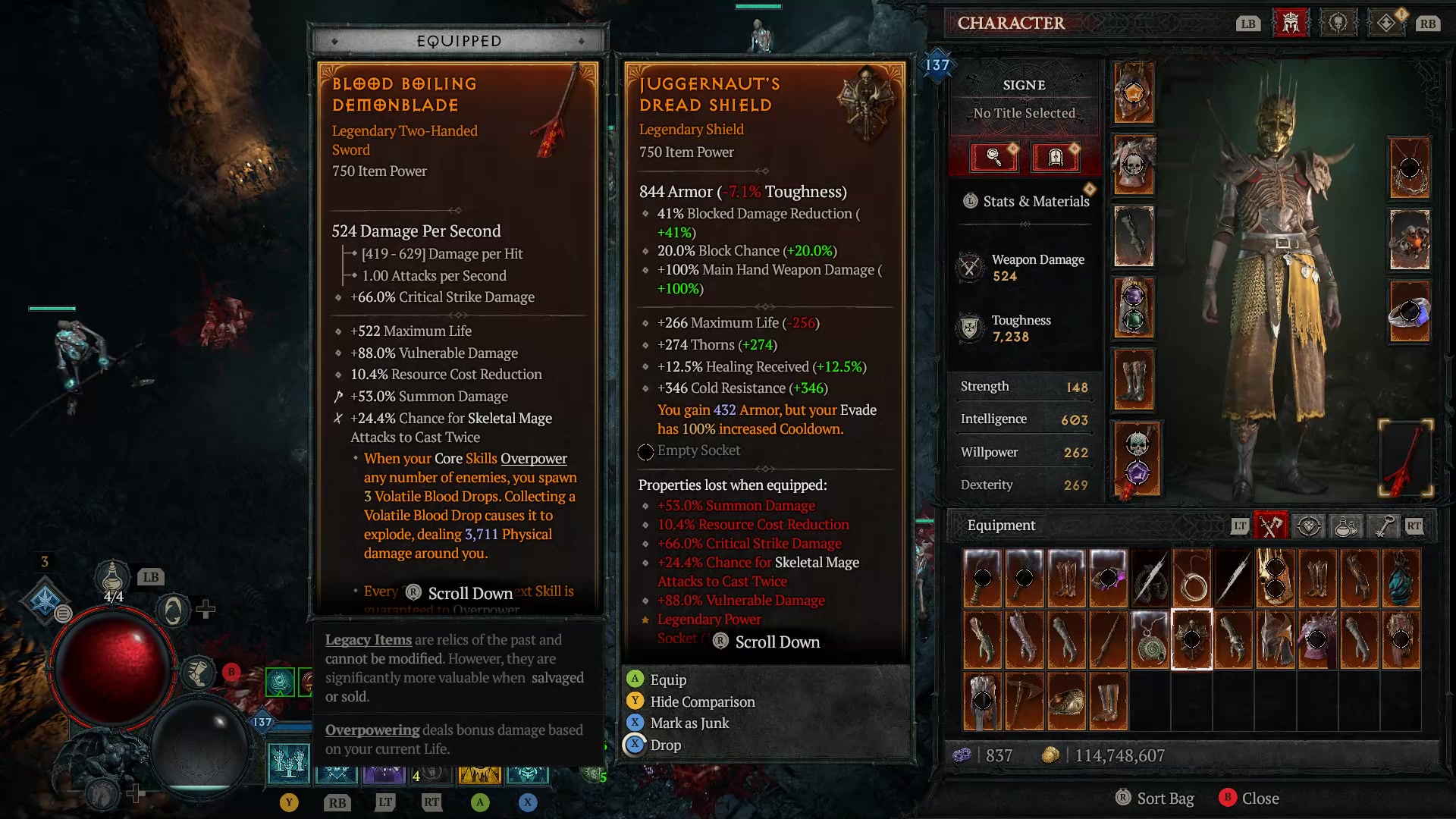This screenshot has width=1456, height=819.
Task: Switch to the skull emblem tab
Action: 1338,23
